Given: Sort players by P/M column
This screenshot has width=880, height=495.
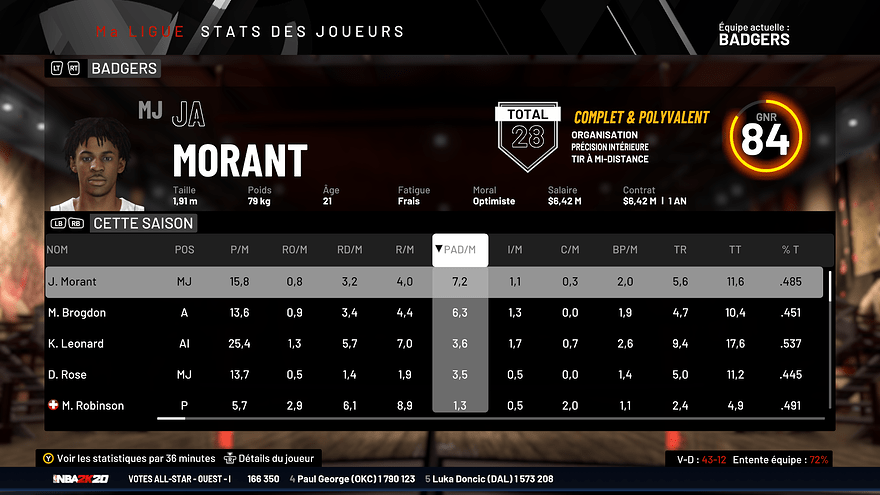Looking at the screenshot, I should pos(239,249).
